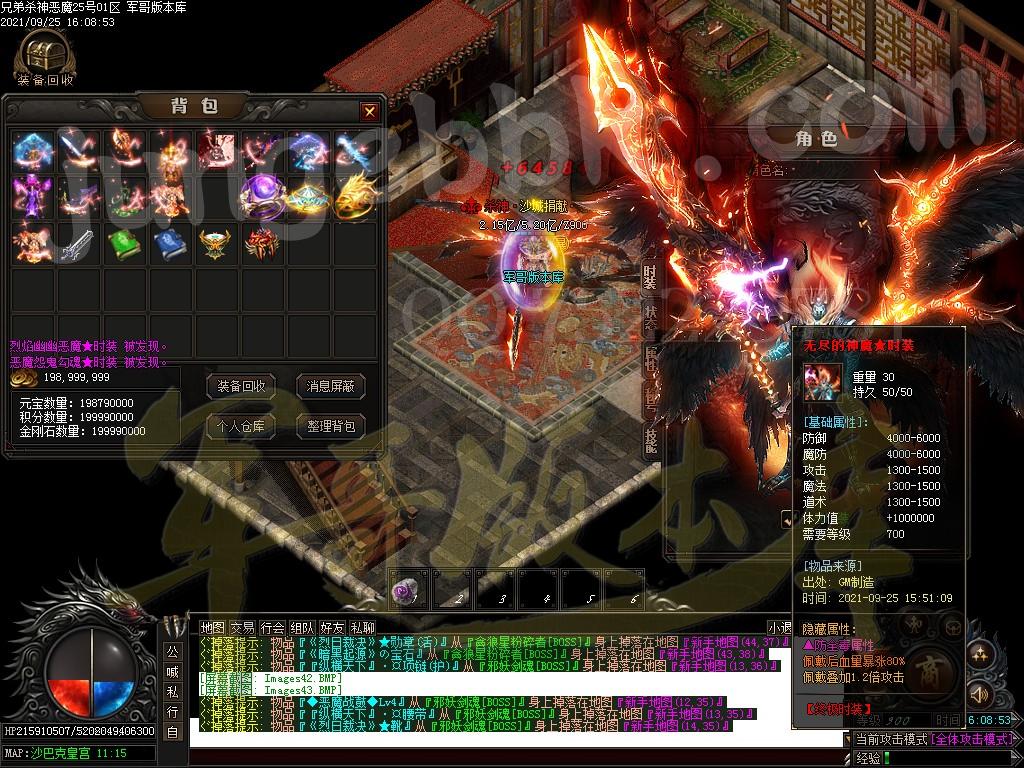The image size is (1024, 768).
Task: Sort the bag with 整理背包
Action: coord(330,426)
